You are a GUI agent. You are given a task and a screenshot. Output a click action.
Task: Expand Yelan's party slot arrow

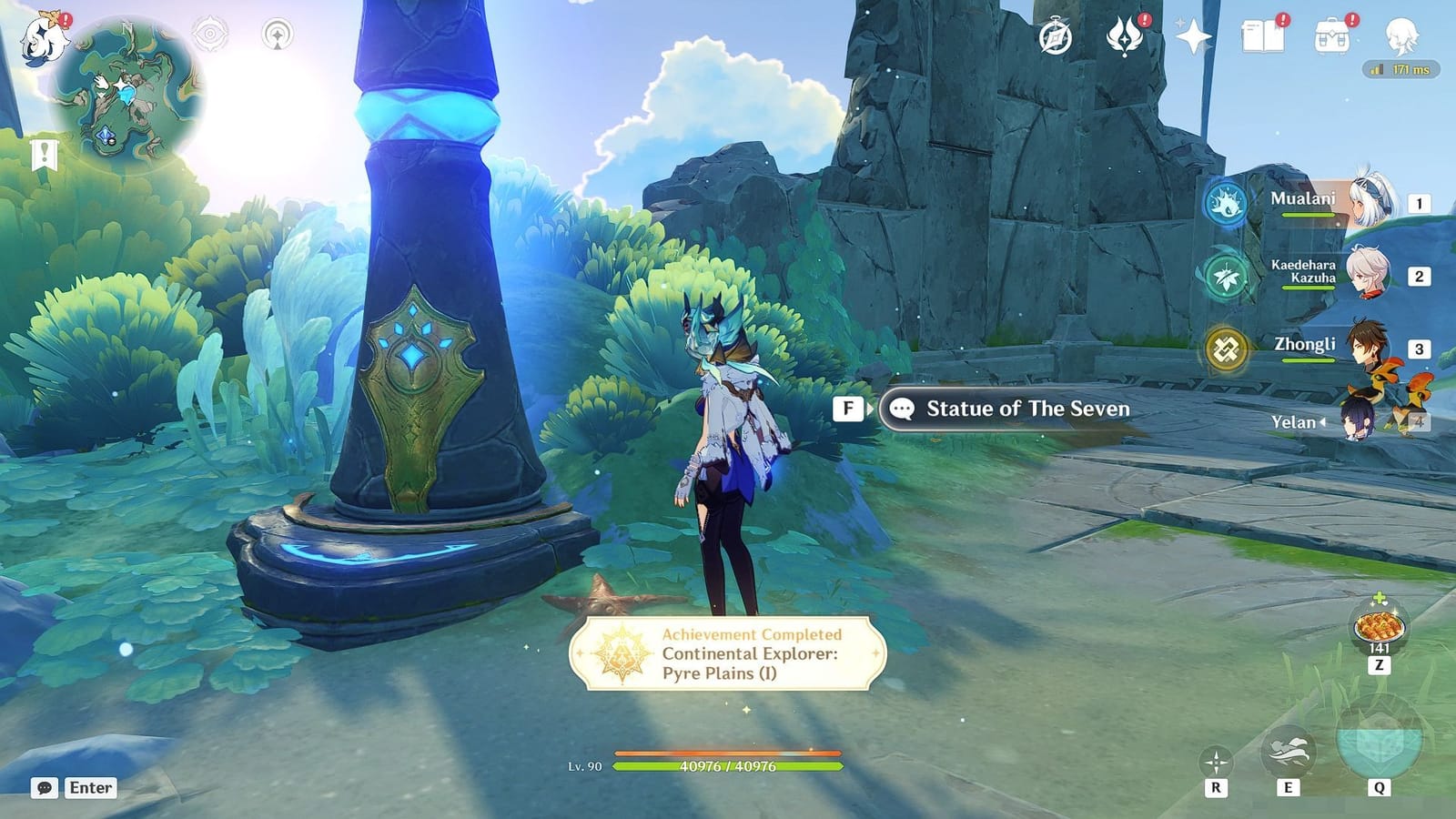pyautogui.click(x=1324, y=421)
